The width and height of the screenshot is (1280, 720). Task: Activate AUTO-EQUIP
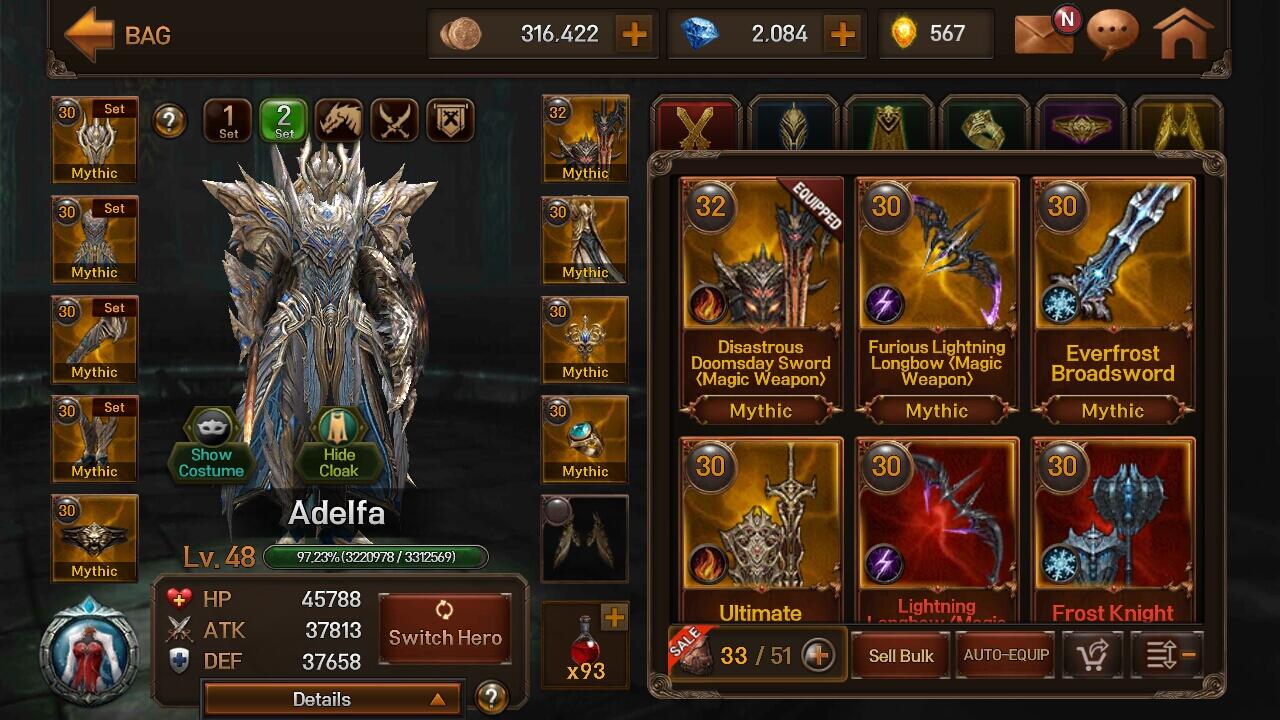tap(1005, 656)
